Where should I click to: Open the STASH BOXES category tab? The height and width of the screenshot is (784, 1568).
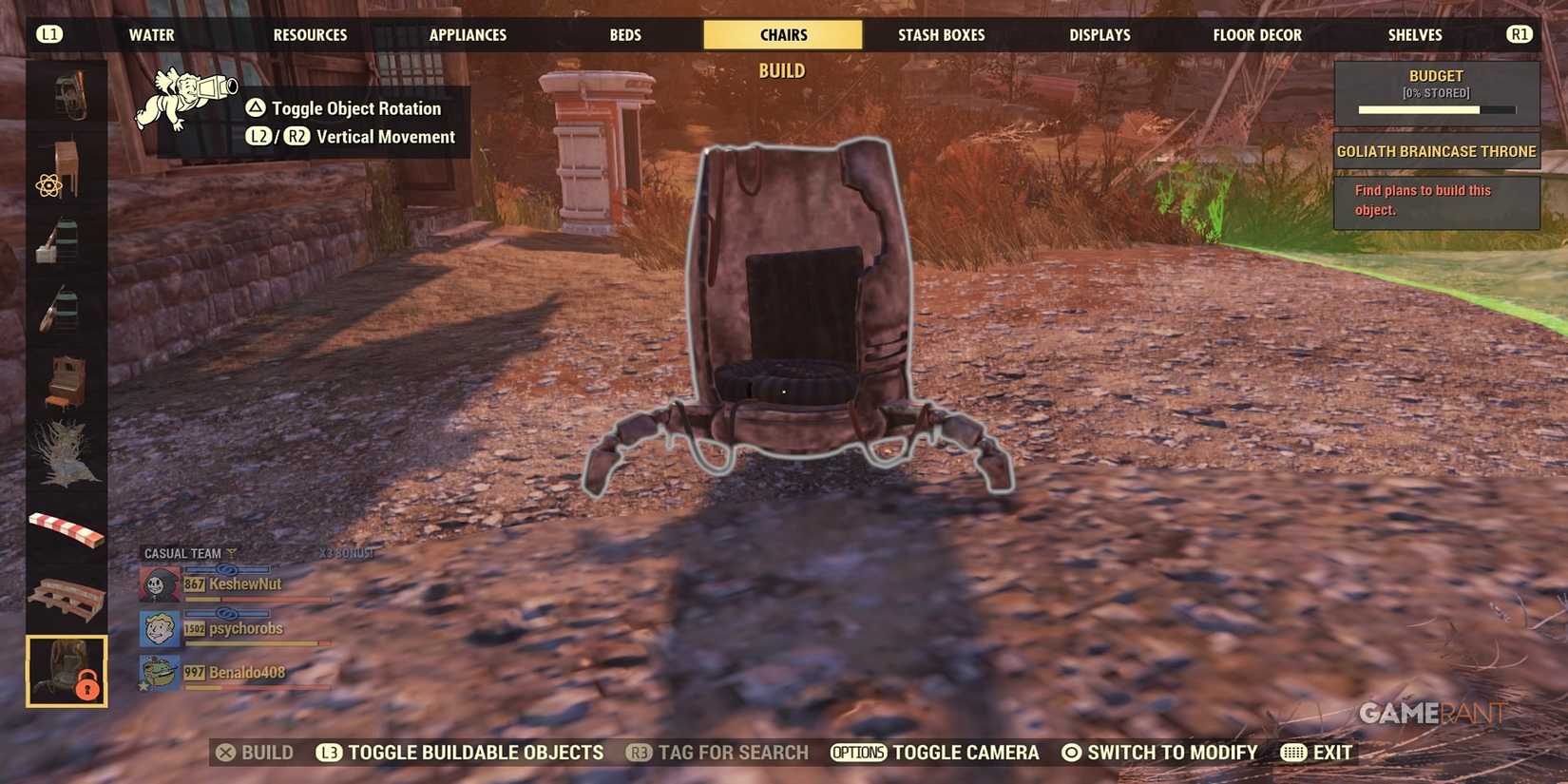pyautogui.click(x=941, y=34)
